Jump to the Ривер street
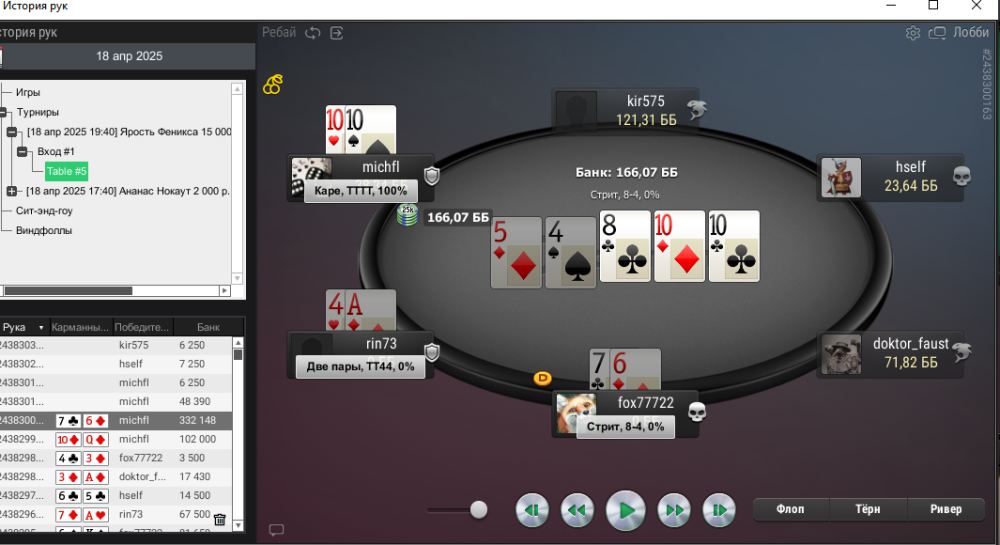 (945, 509)
